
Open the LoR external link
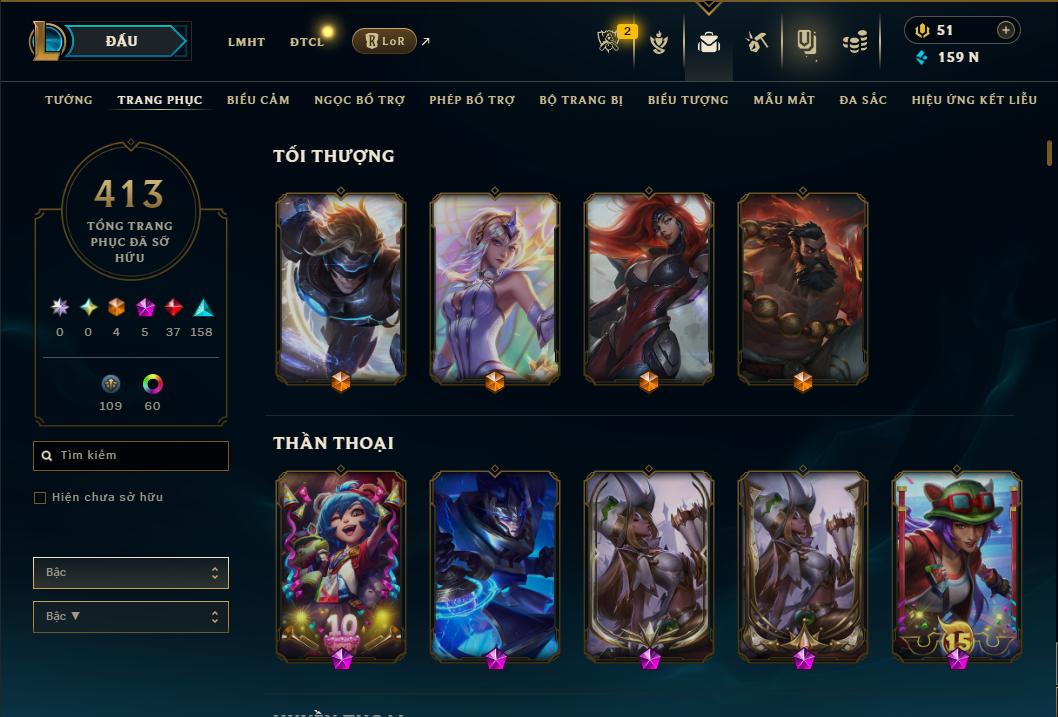[385, 41]
